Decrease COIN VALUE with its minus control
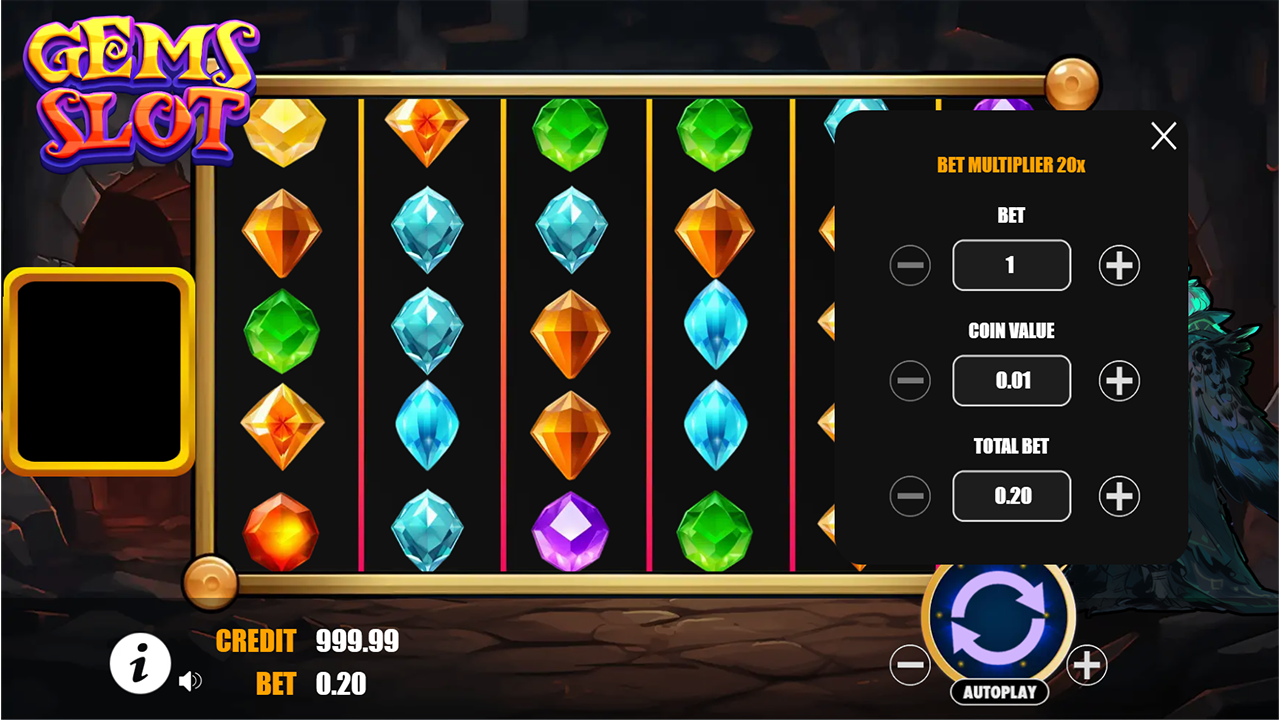The image size is (1280, 720). tap(911, 380)
